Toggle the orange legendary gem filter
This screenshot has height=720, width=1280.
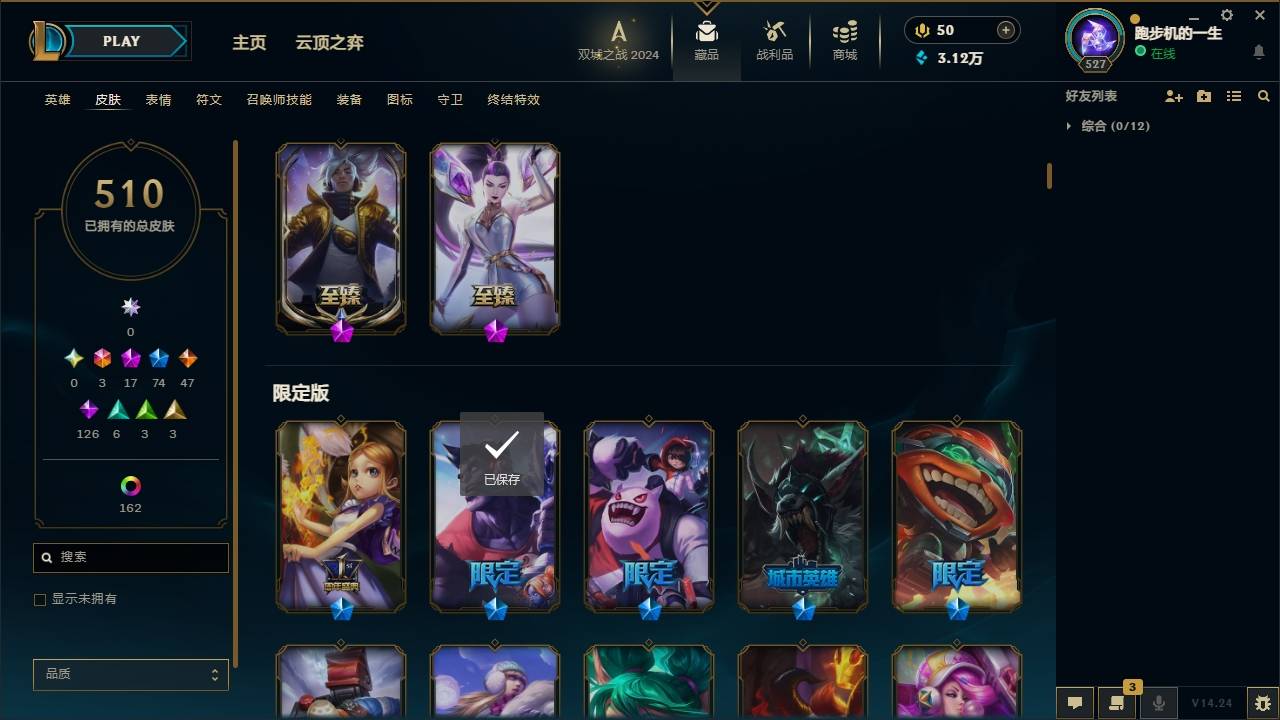(187, 358)
